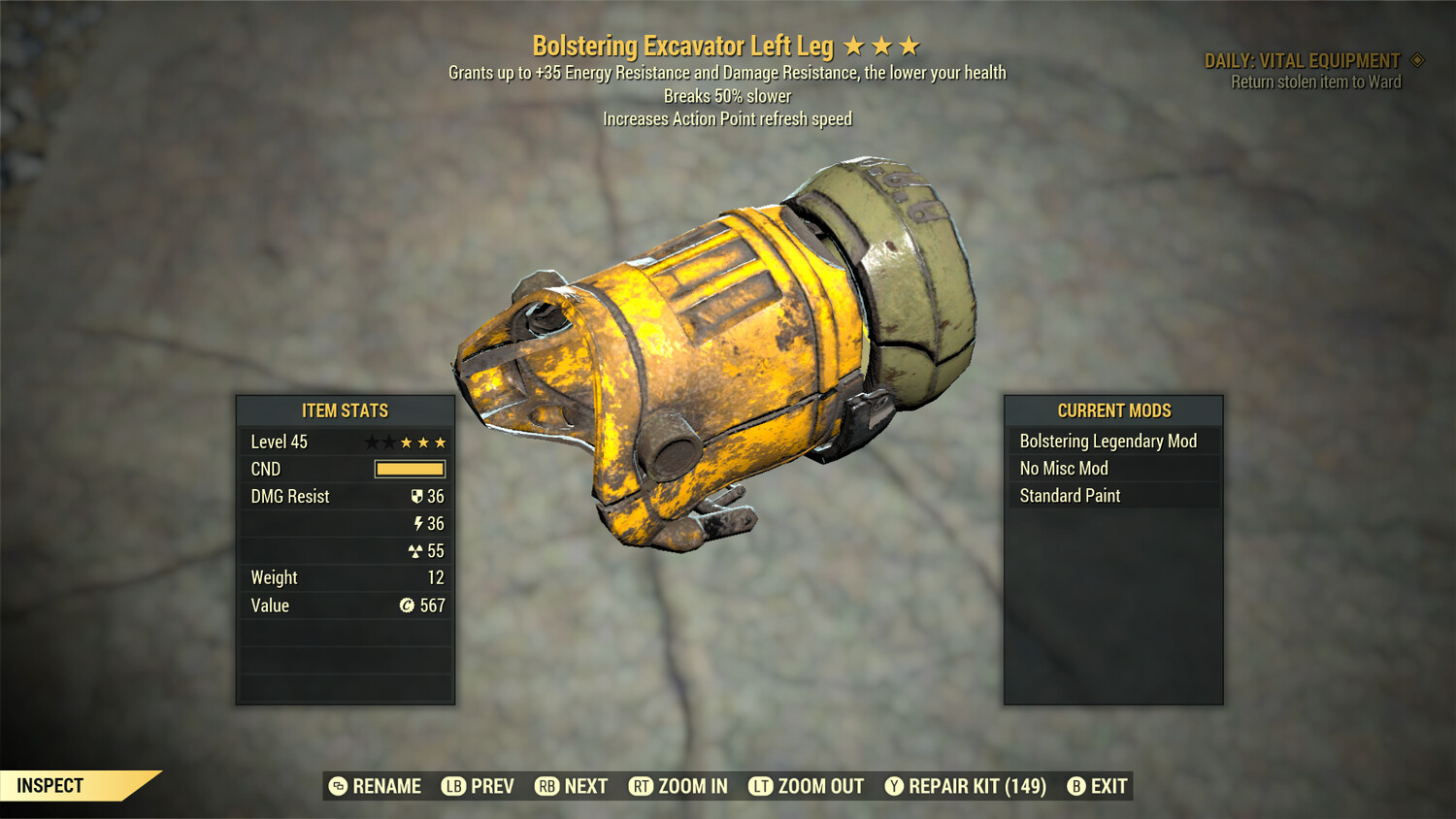The width and height of the screenshot is (1456, 819).
Task: Click the Radiation Resistance hazard icon
Action: [416, 550]
